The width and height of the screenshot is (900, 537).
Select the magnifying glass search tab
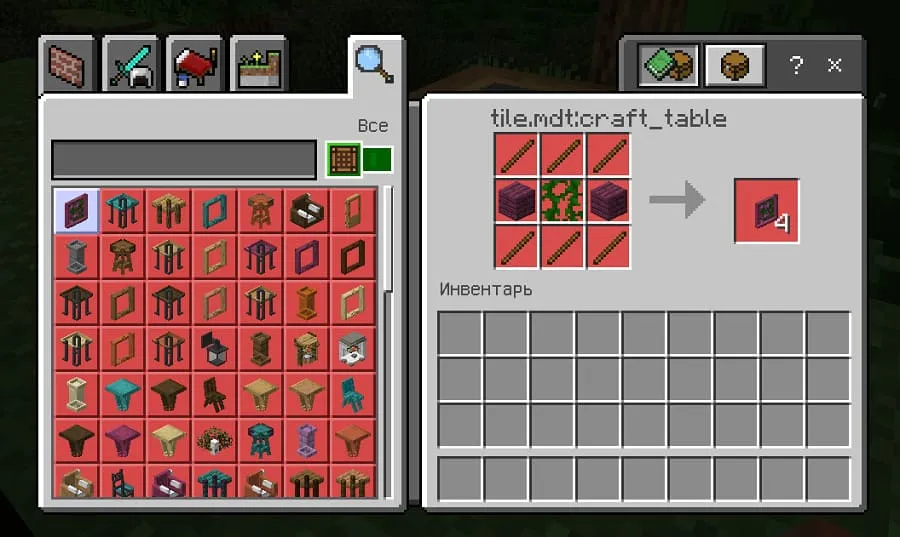(374, 64)
